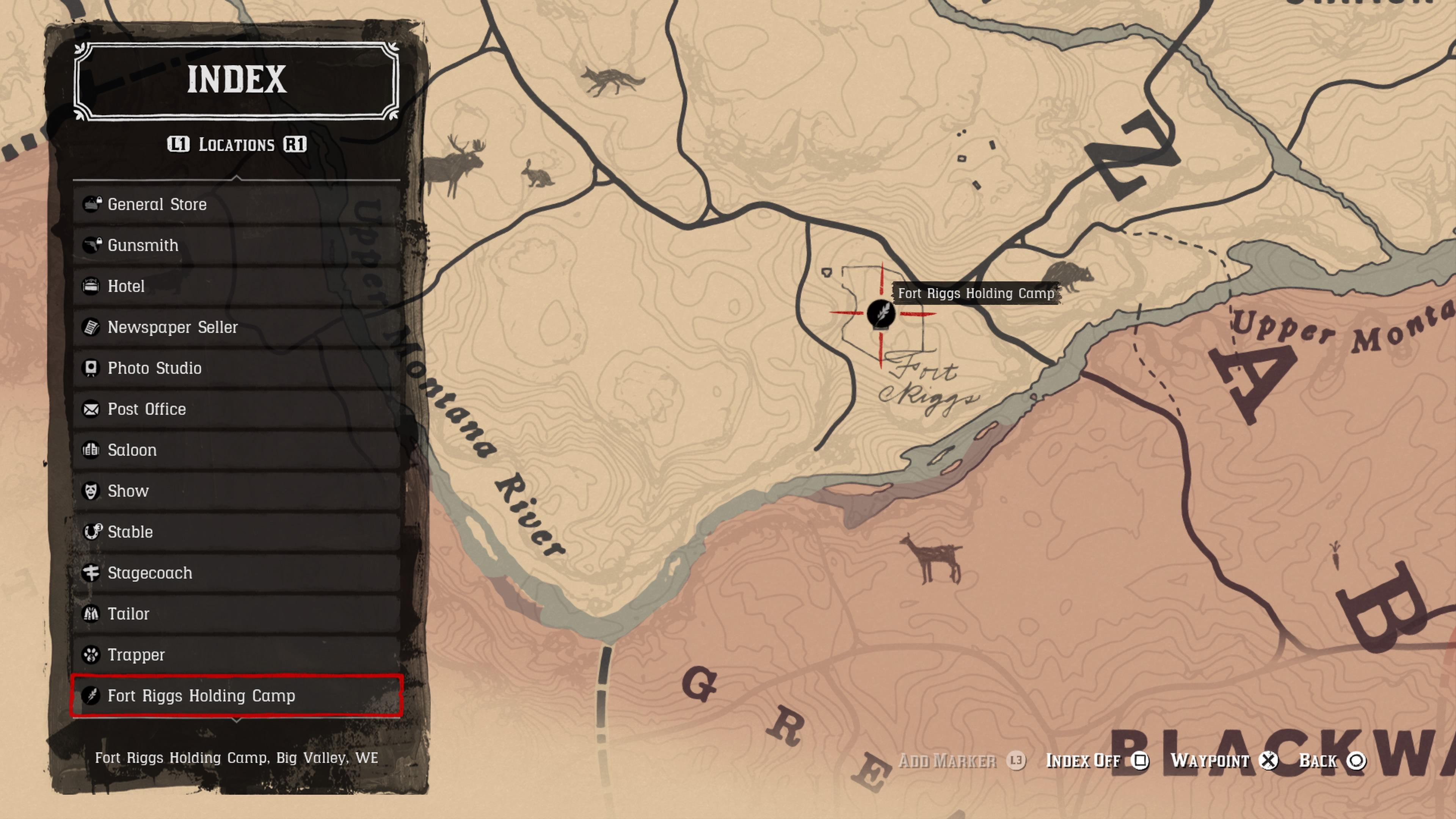The width and height of the screenshot is (1456, 819).
Task: Expand the Show masks entry
Action: pyautogui.click(x=128, y=491)
